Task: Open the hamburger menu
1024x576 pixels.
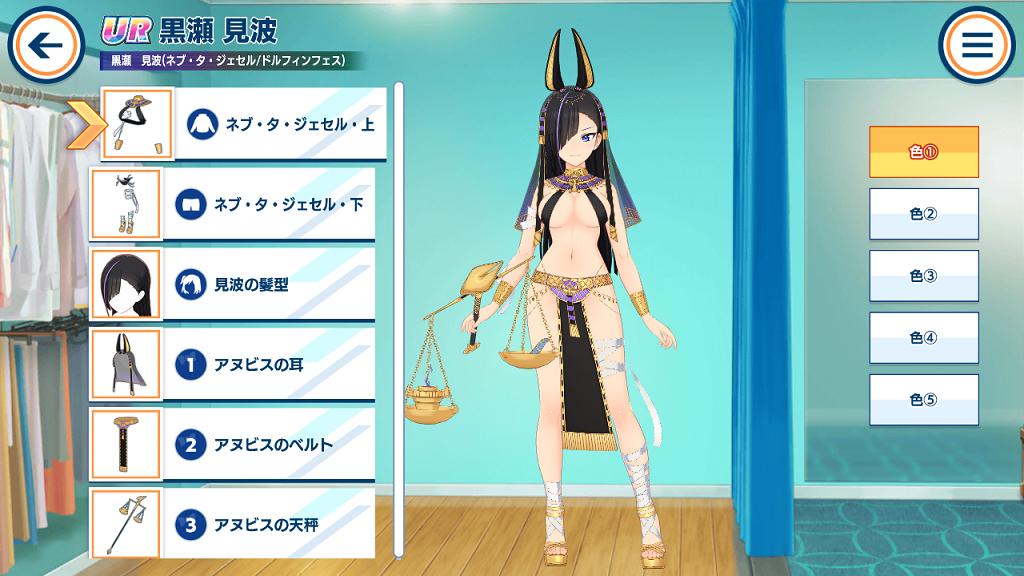Action: 976,44
